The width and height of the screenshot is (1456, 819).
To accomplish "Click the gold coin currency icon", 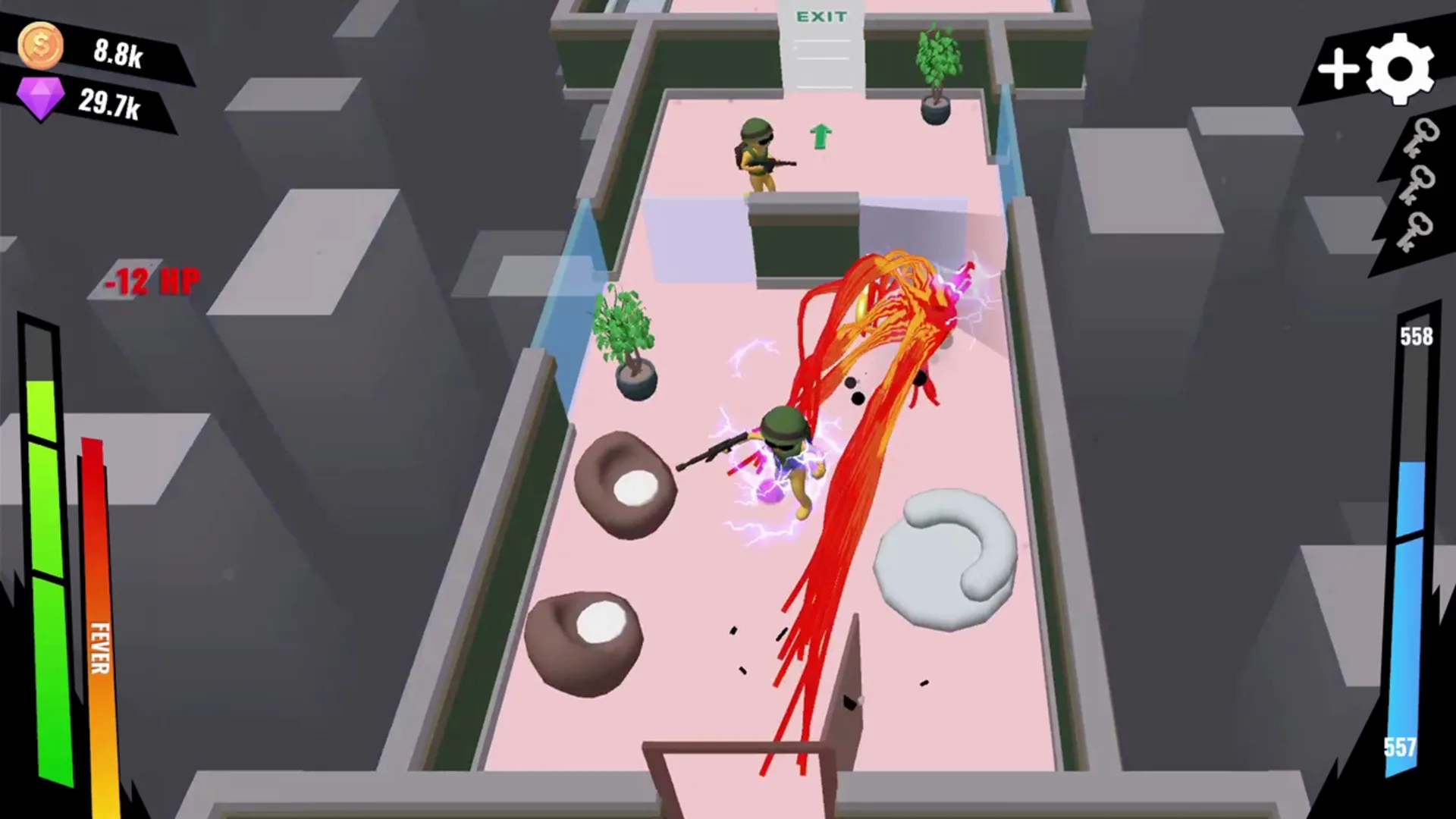I will 39,47.
